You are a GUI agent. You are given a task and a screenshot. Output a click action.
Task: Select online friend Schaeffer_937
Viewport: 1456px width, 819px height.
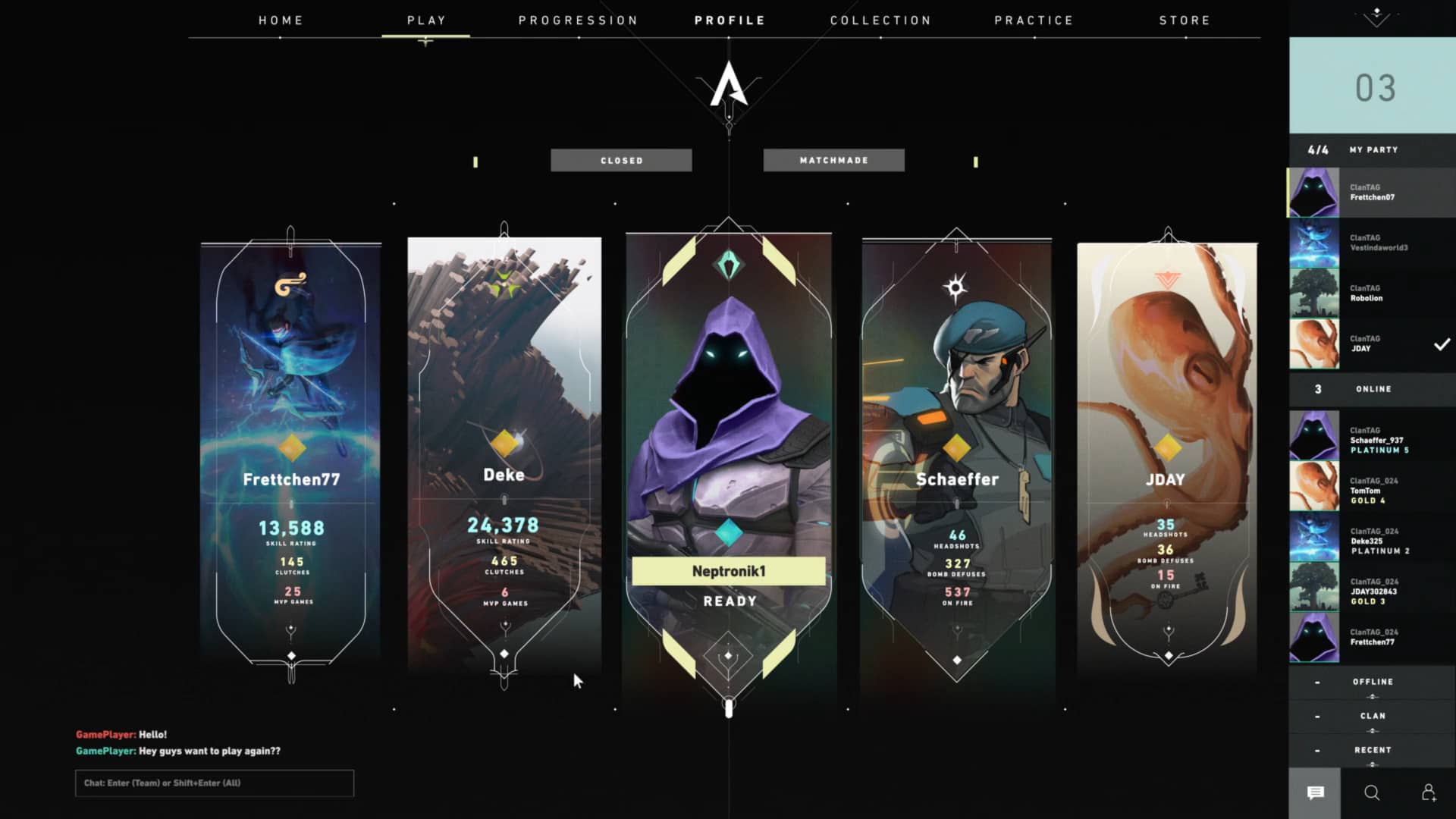coord(1372,440)
